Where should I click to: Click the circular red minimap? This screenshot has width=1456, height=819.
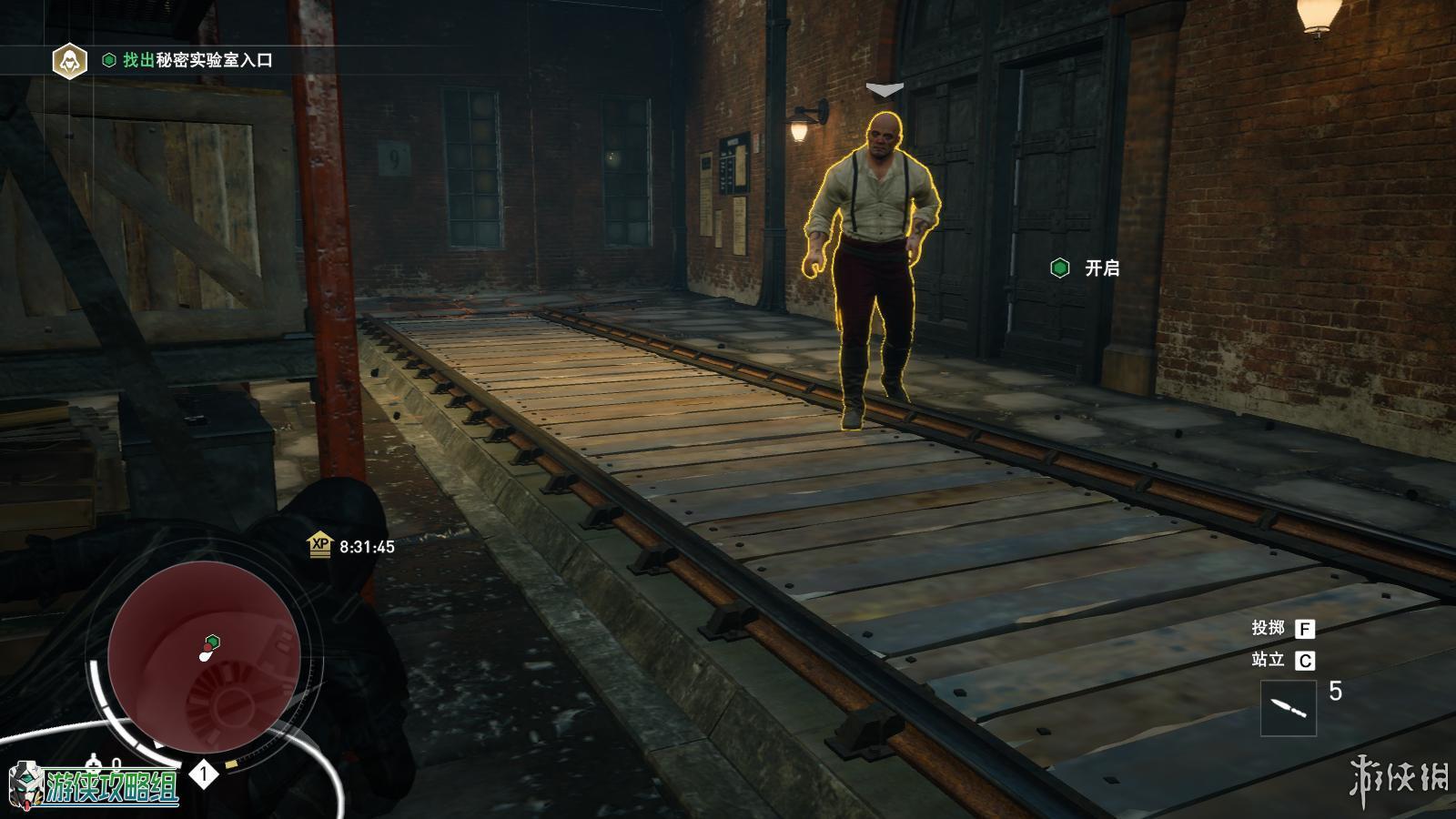(204, 655)
